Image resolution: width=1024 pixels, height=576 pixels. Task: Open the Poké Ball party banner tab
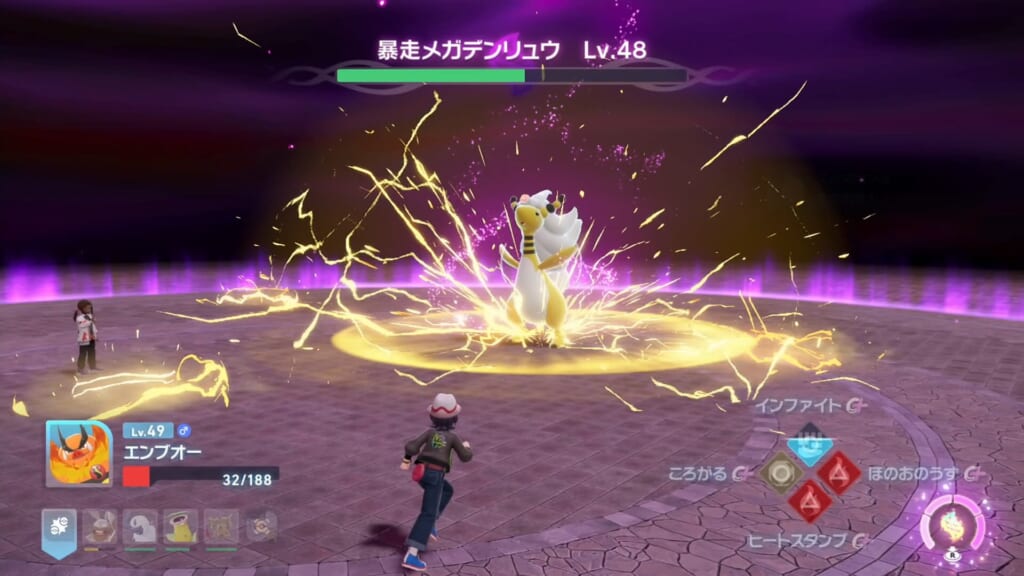point(58,527)
